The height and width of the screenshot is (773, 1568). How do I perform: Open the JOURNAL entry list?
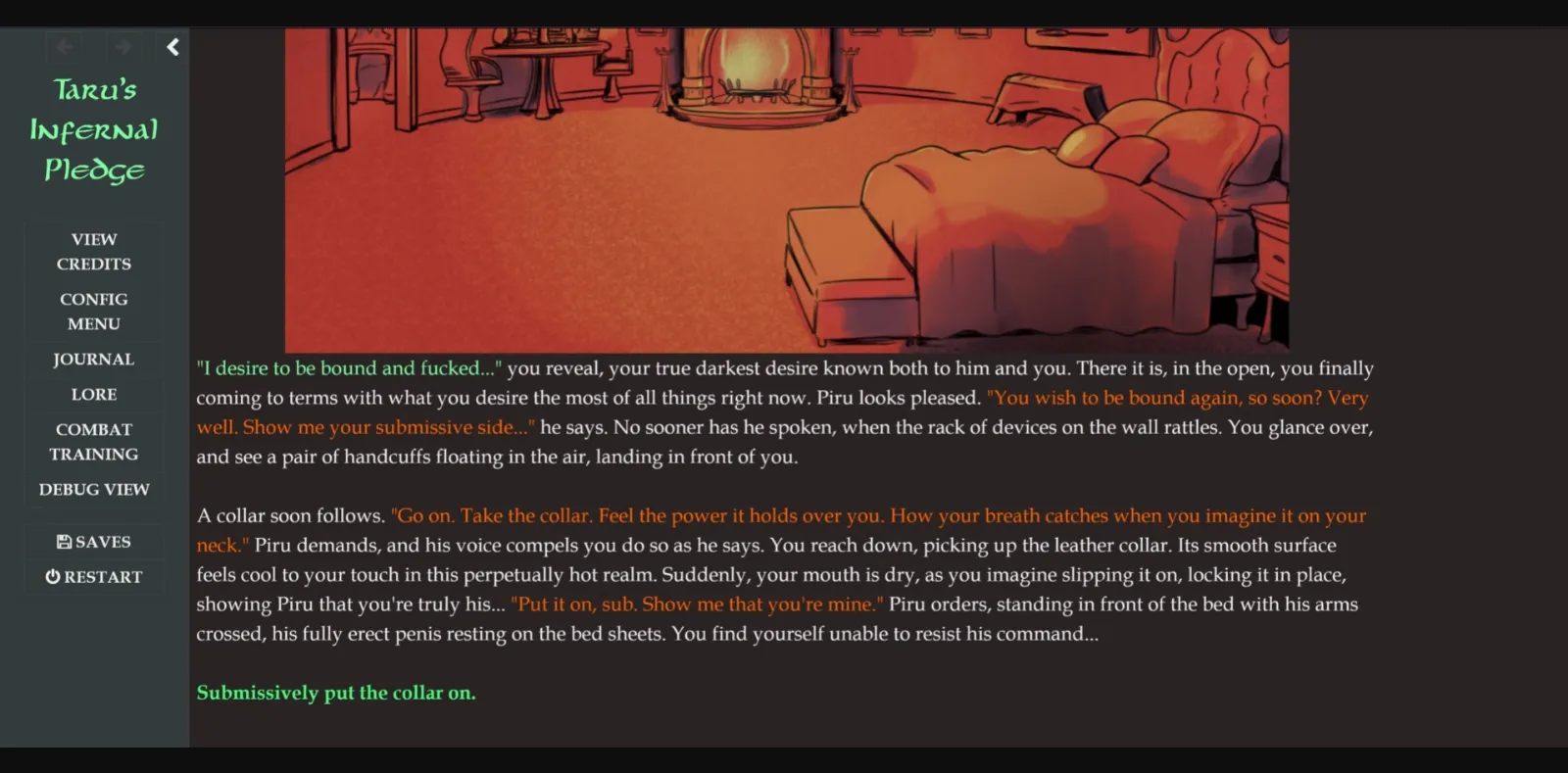(93, 360)
